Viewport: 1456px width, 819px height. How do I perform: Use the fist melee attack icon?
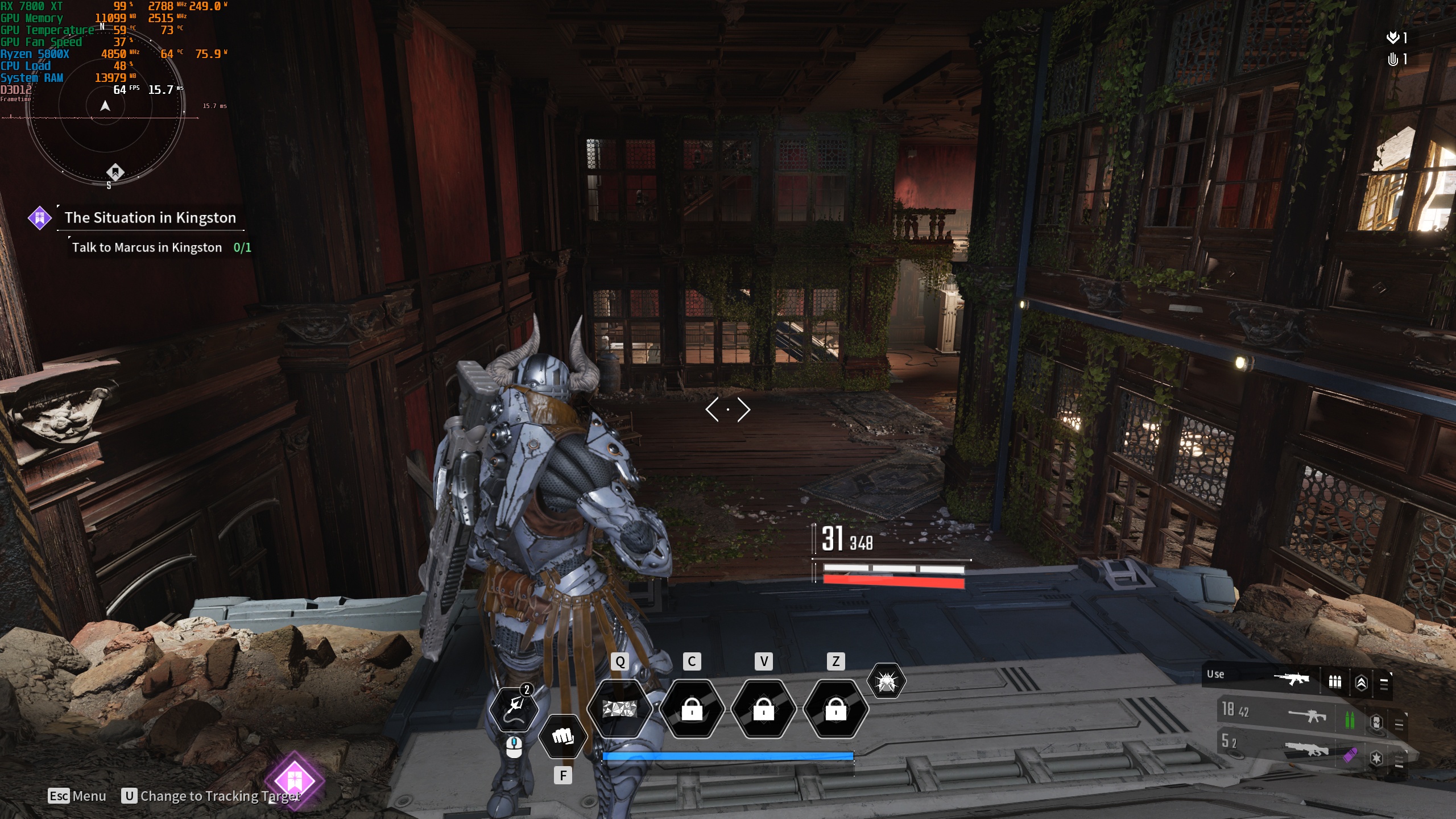(x=562, y=737)
